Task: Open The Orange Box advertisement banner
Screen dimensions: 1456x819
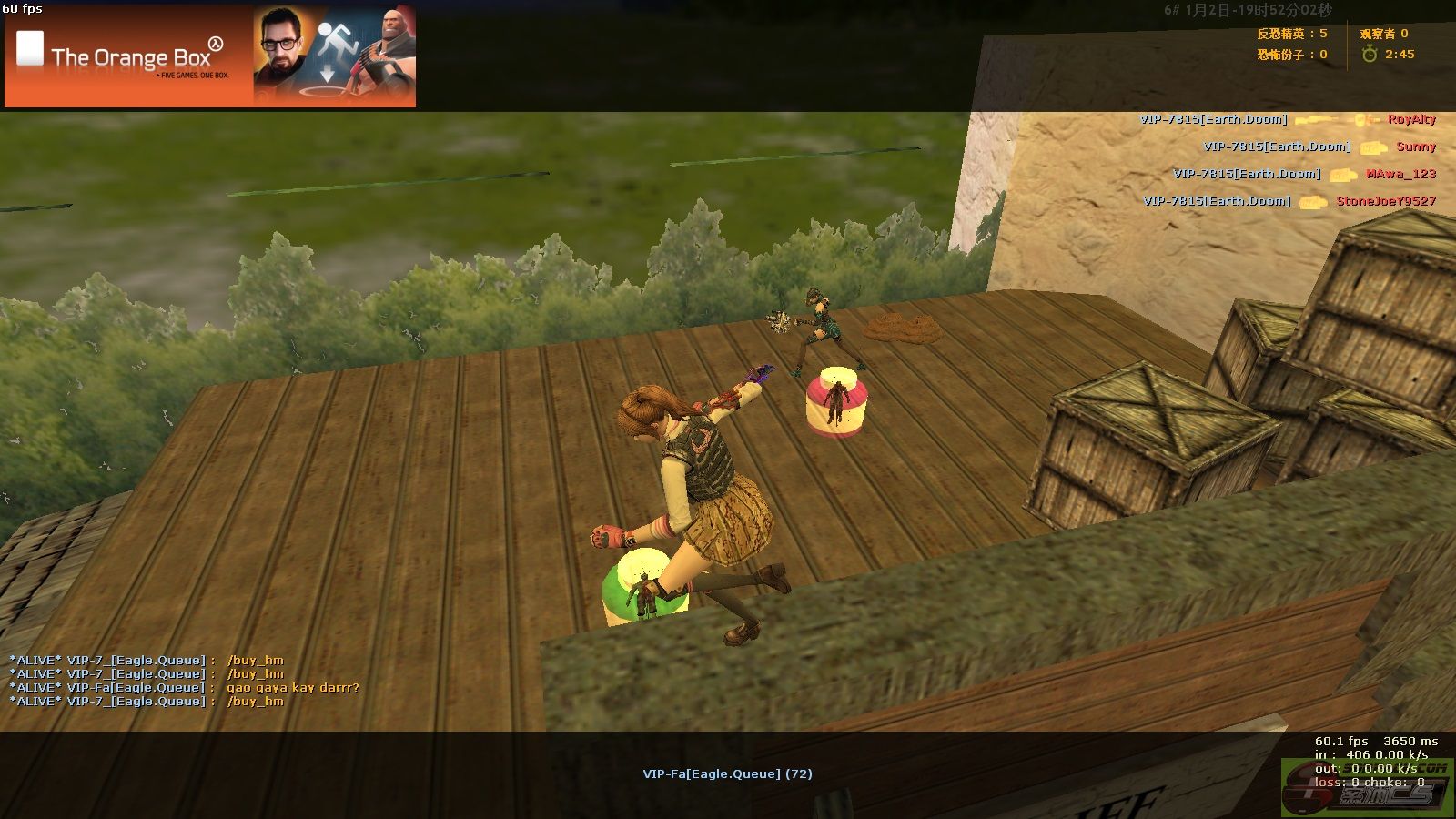Action: click(x=210, y=56)
